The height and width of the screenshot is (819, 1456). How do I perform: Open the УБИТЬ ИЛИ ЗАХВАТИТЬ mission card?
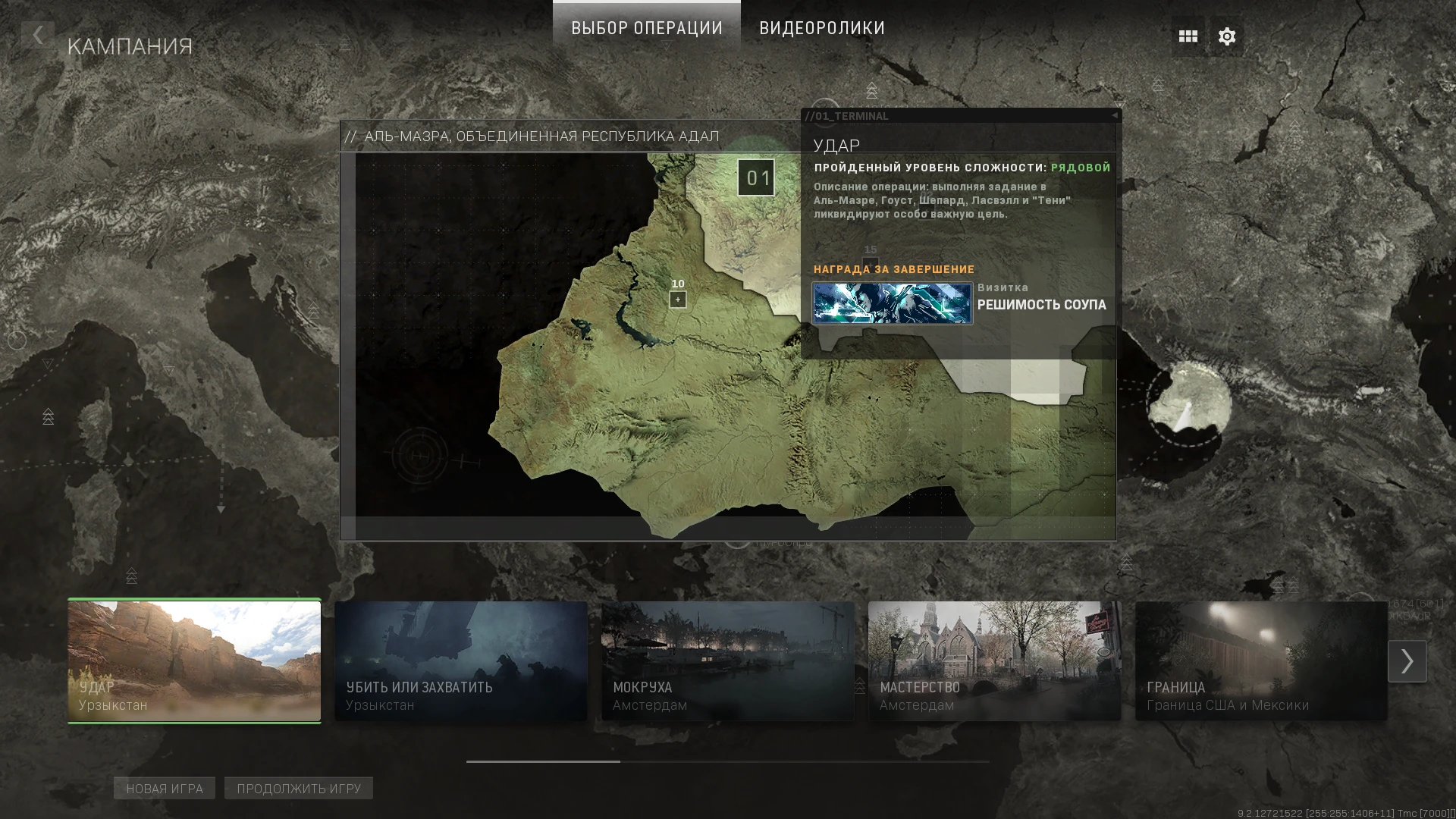pos(460,660)
